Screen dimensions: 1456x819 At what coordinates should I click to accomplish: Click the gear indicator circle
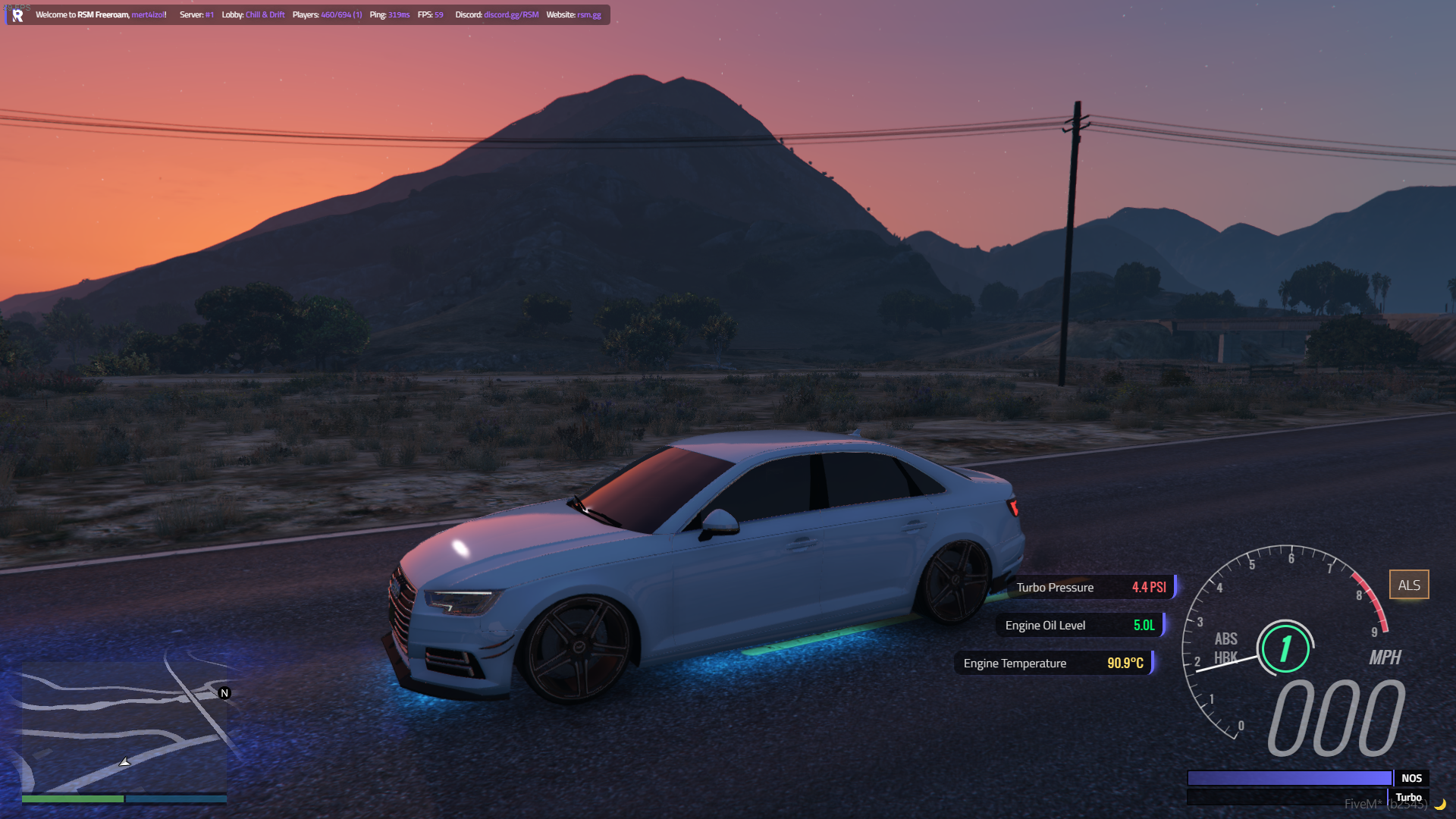tap(1285, 648)
